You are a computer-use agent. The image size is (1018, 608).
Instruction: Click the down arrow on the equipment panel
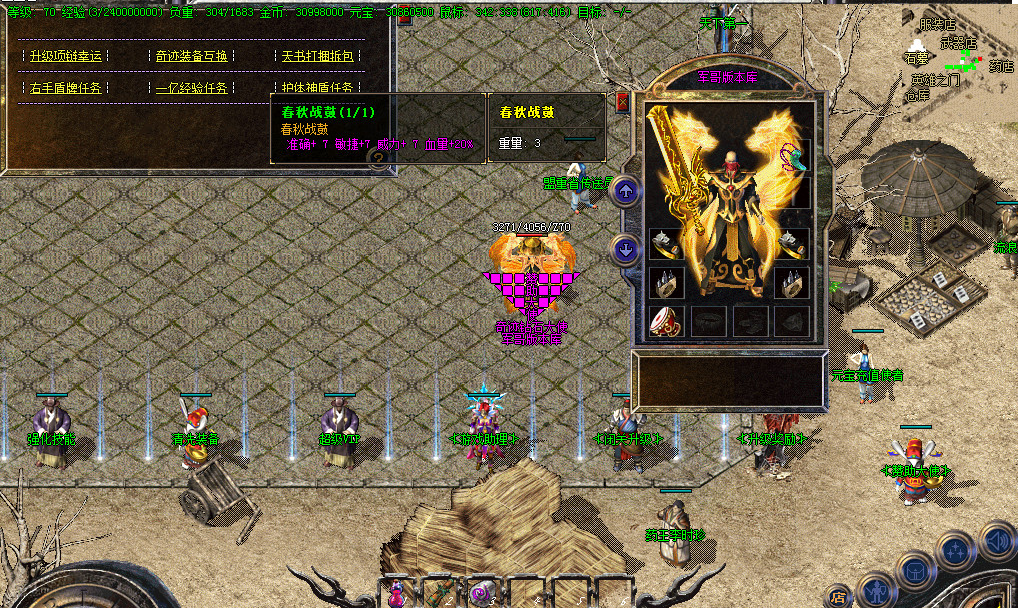[x=626, y=250]
